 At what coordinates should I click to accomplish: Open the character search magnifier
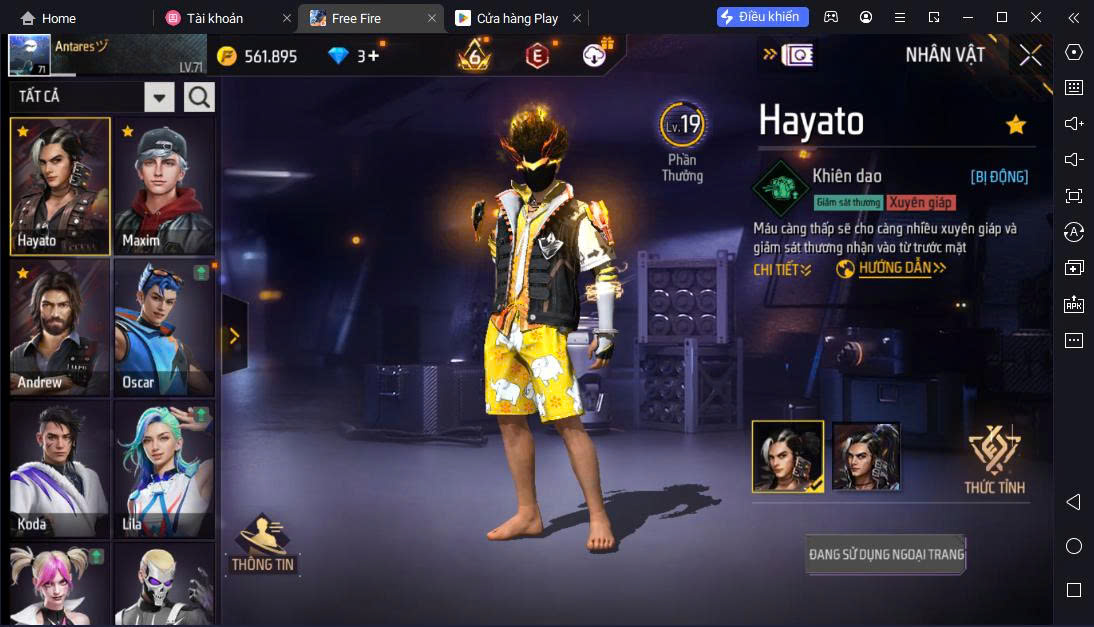click(200, 97)
